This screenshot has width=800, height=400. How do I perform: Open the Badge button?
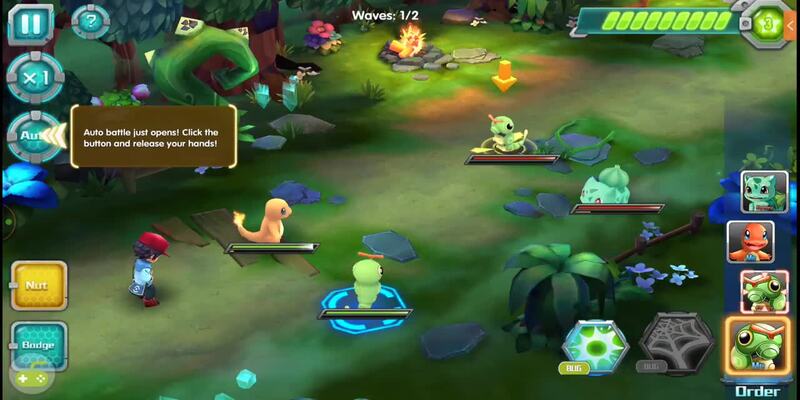pos(39,345)
